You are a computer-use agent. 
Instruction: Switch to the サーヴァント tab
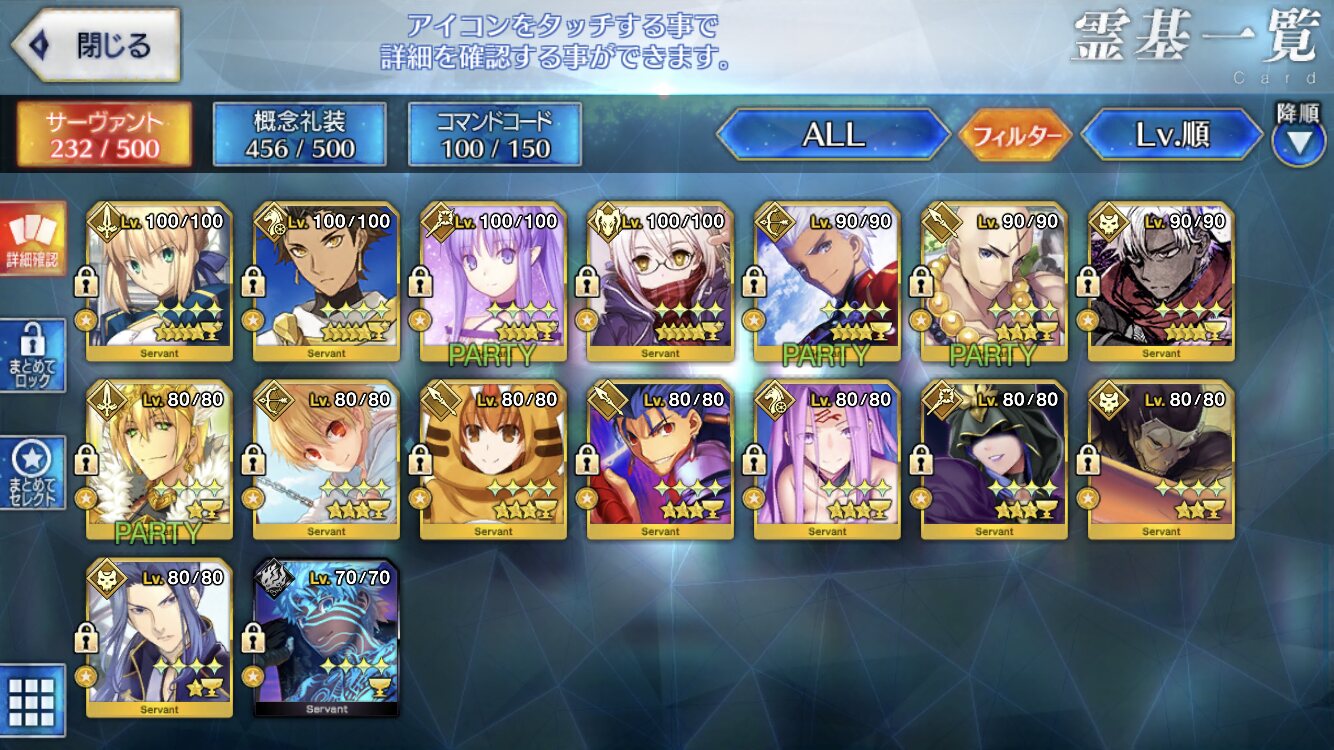click(x=104, y=135)
